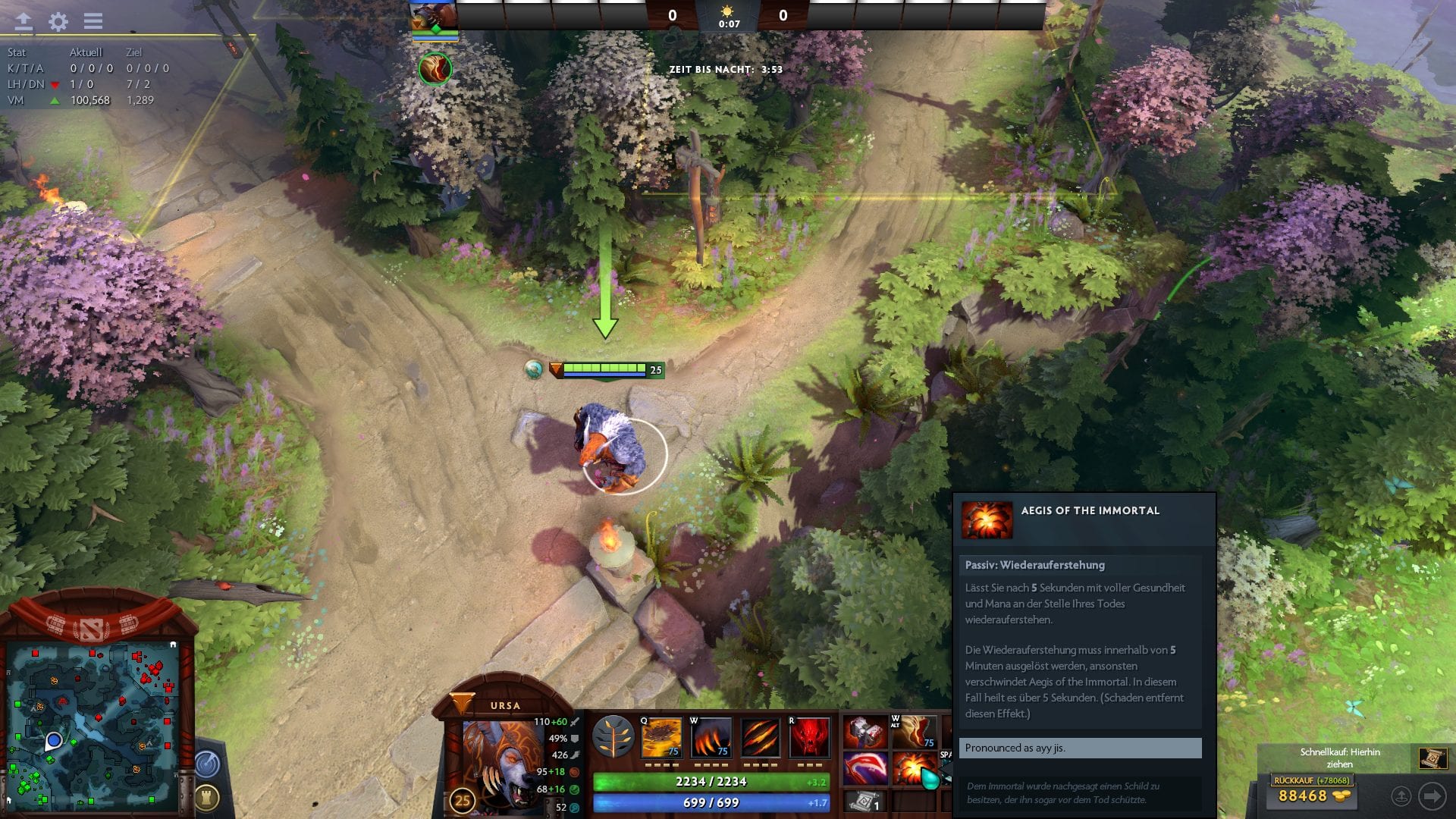The width and height of the screenshot is (1456, 819).
Task: Click the glyph circle beside the minimap
Action: tap(206, 764)
